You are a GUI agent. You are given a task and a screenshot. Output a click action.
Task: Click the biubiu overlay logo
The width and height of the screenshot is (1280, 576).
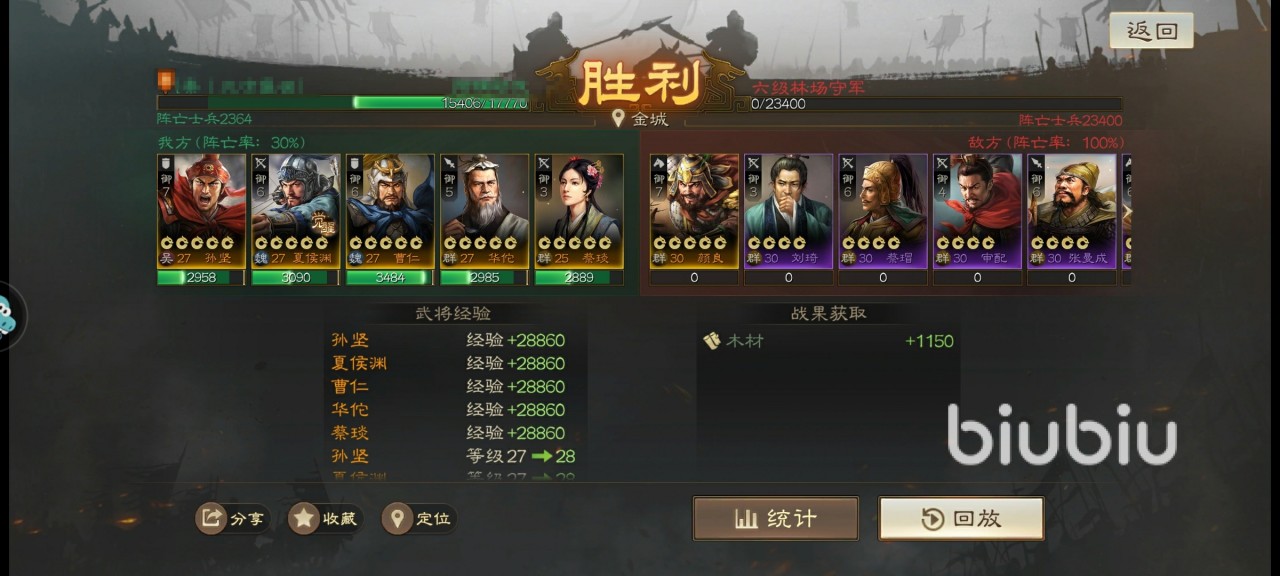coord(1062,435)
